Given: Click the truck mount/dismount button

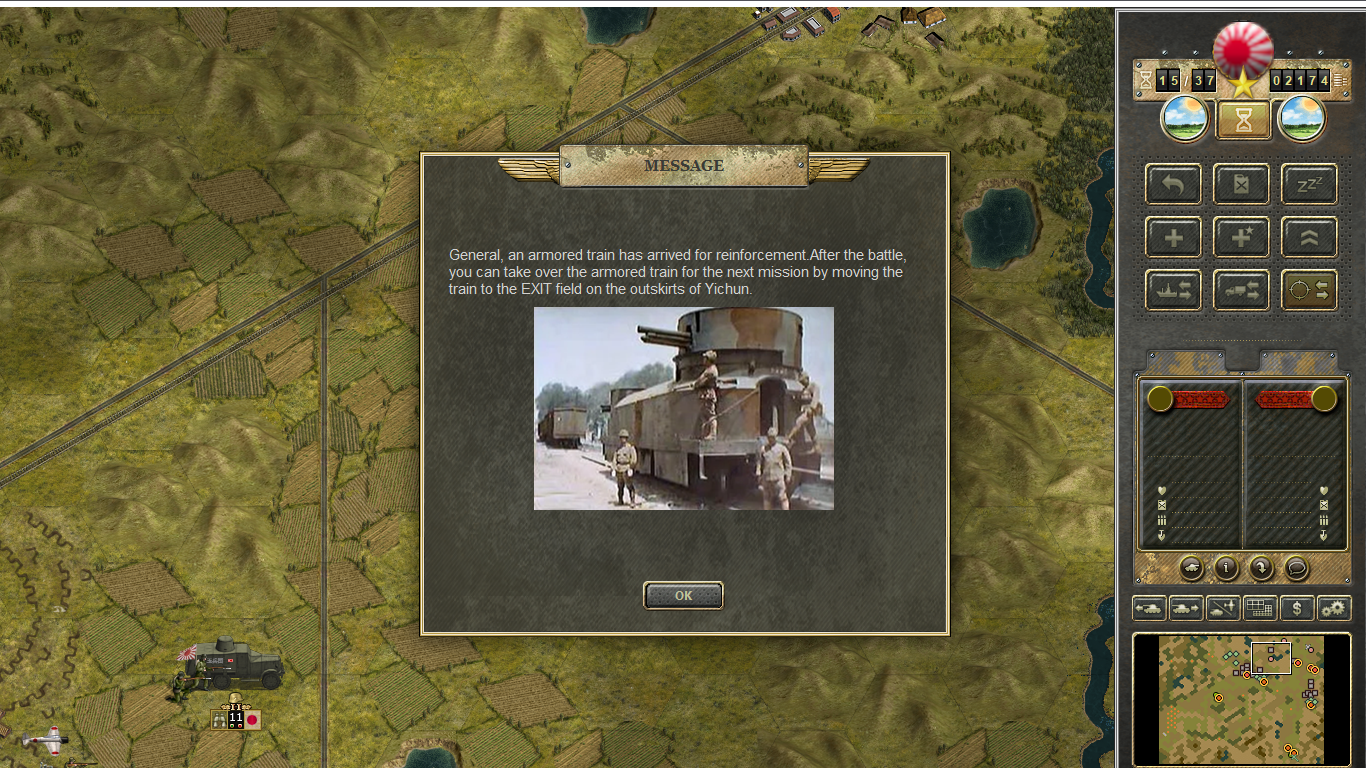Looking at the screenshot, I should coord(1241,290).
